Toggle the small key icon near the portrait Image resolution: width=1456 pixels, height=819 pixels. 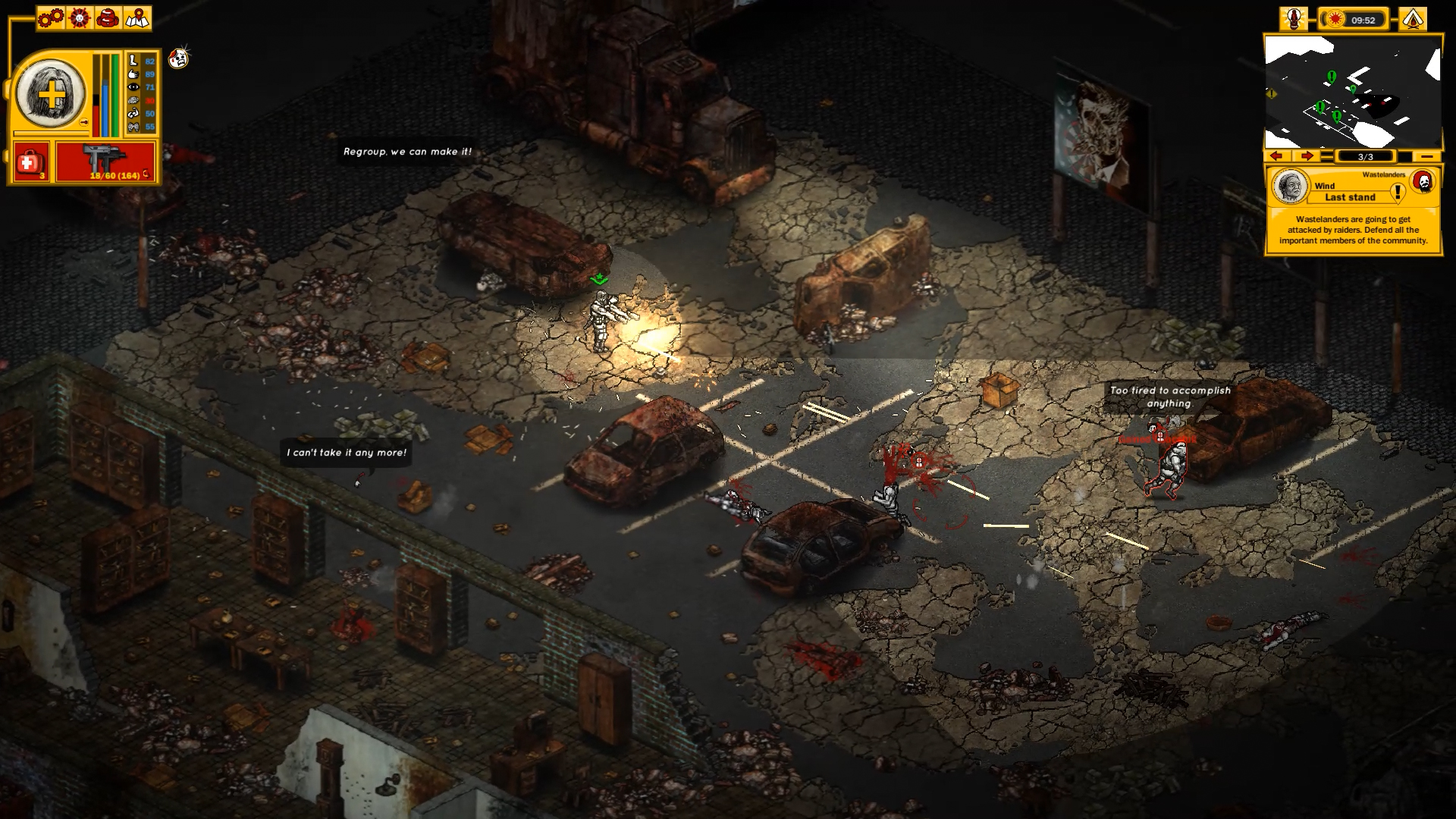click(83, 121)
